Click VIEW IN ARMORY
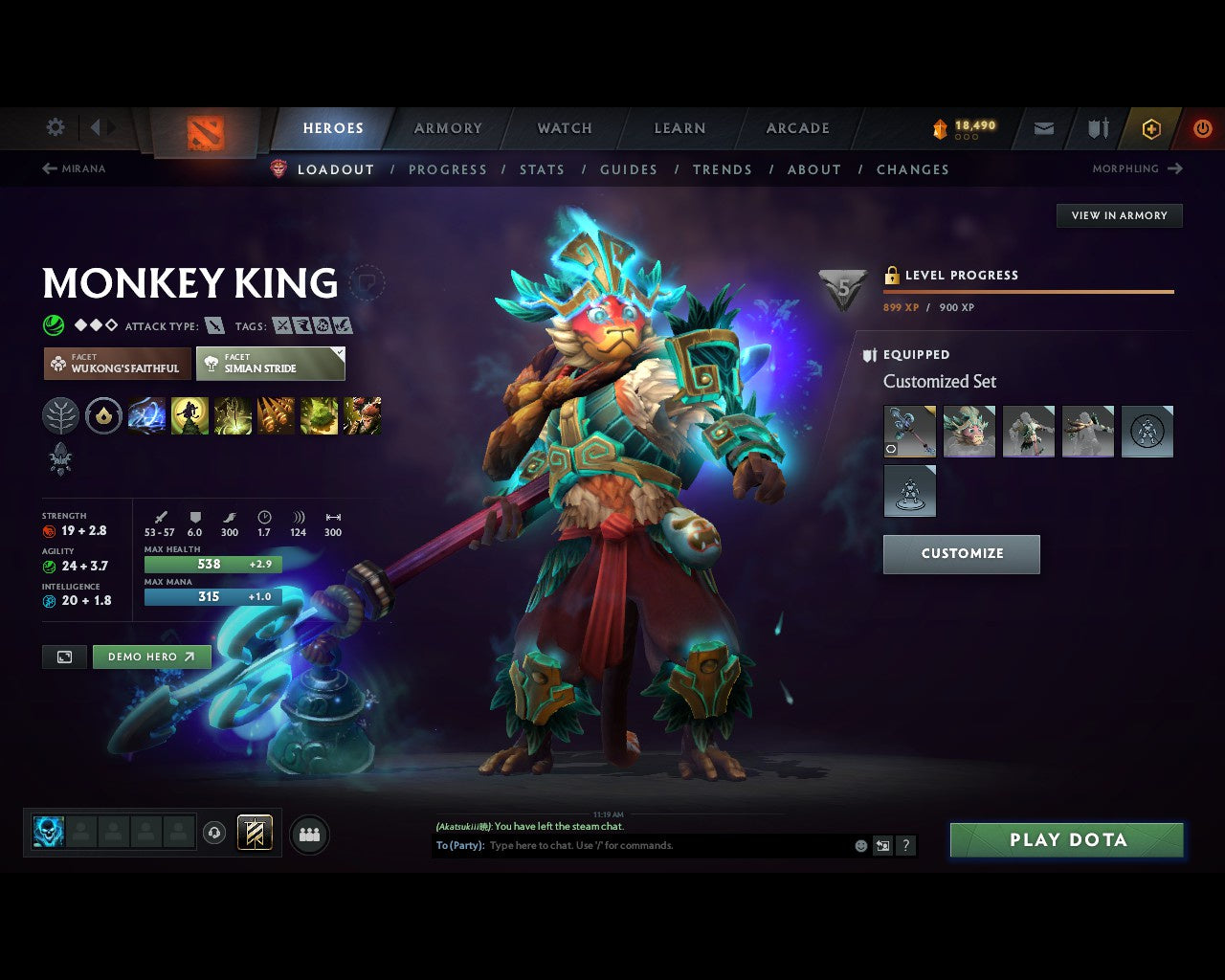Screen dimensions: 1225x980 click(1119, 215)
